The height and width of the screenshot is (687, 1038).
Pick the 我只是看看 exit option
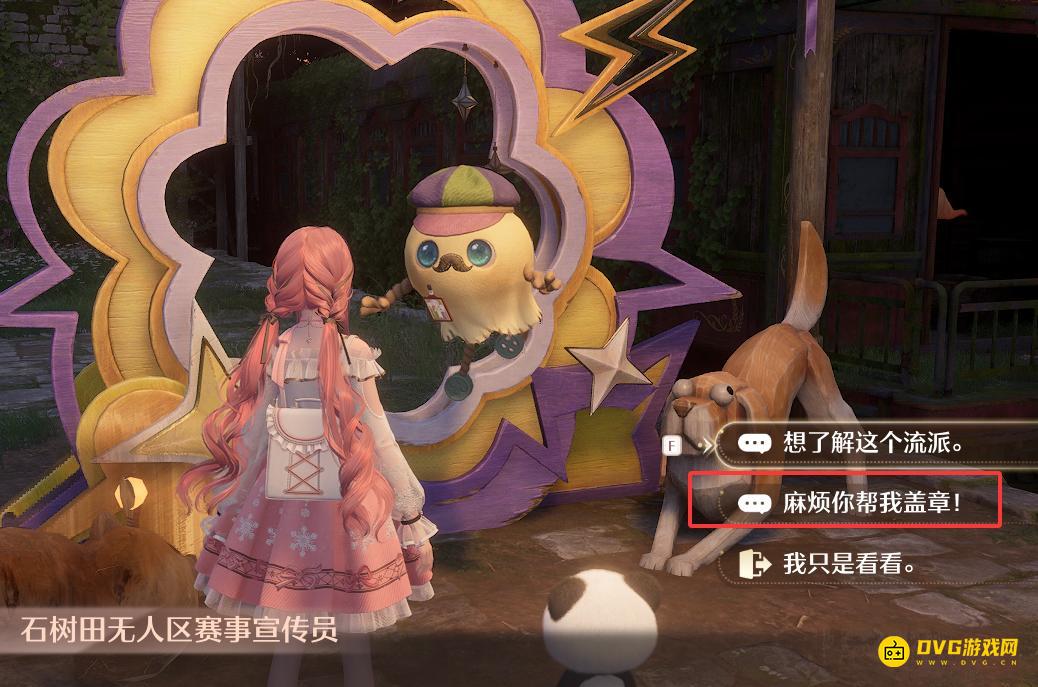point(850,564)
